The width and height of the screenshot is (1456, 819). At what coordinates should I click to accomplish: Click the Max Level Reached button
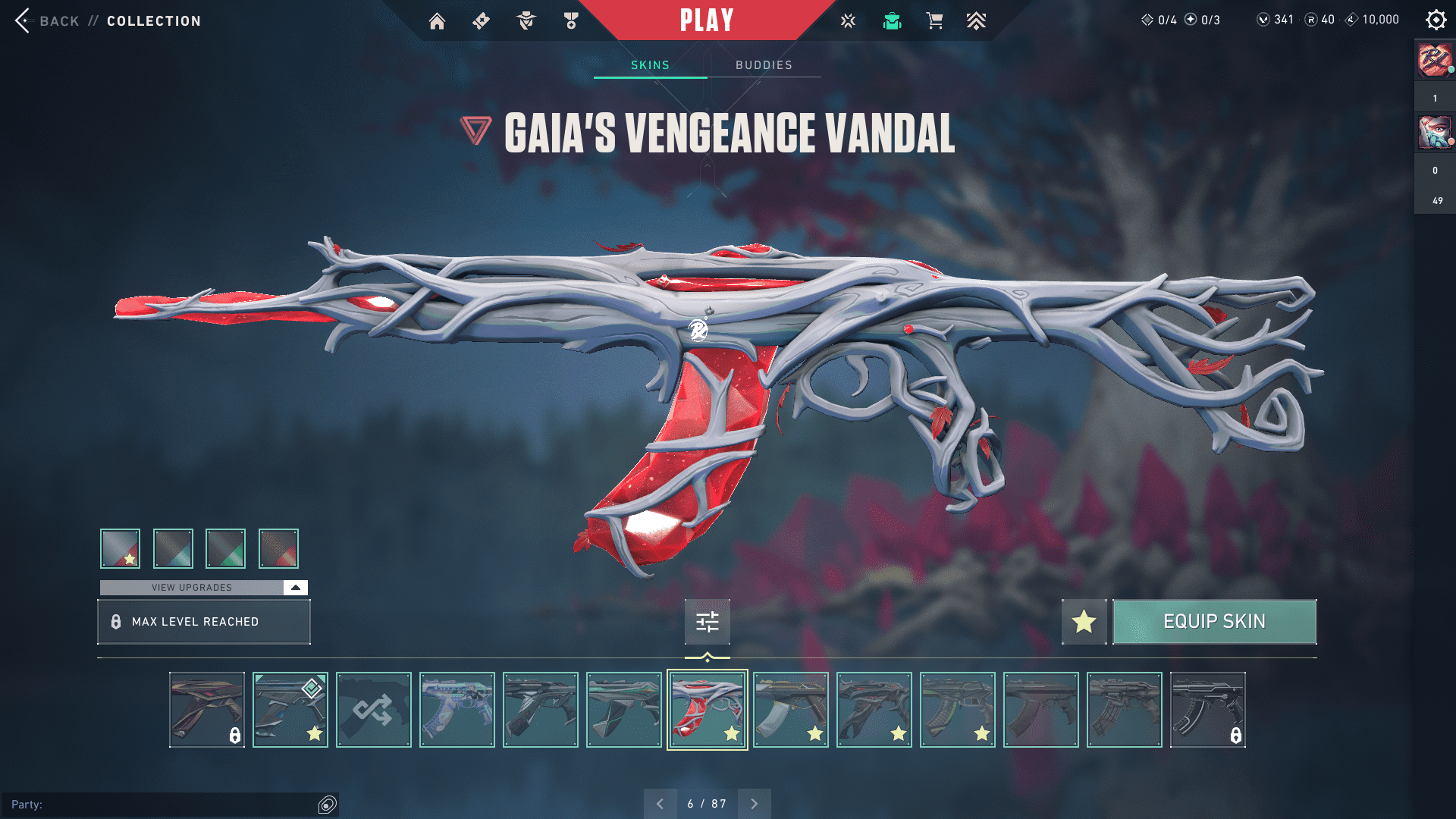tap(203, 622)
